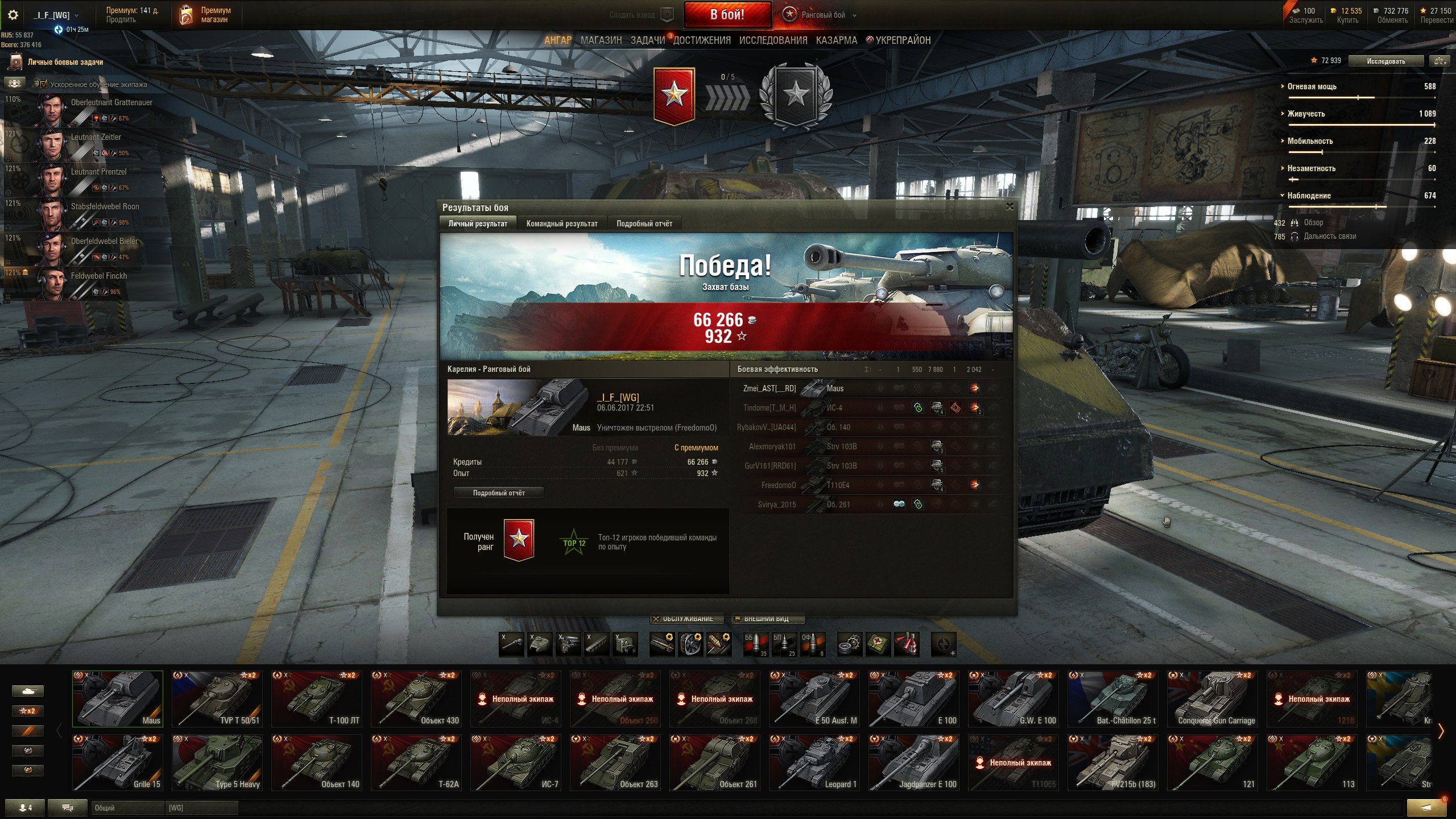The image size is (1456, 819).
Task: Open the settings gear icon
Action: click(13, 15)
